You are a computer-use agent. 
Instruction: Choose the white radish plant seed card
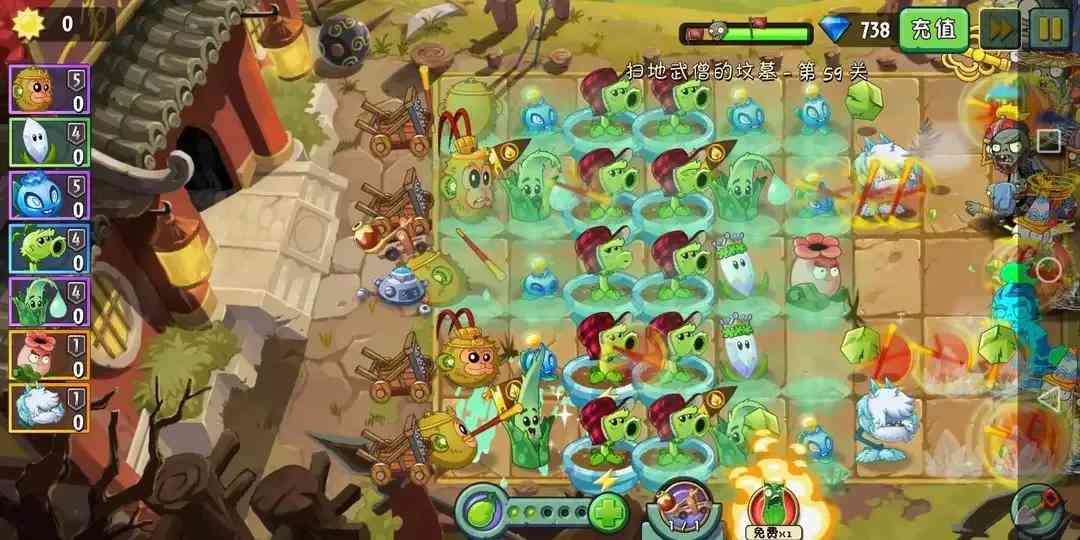(49, 142)
